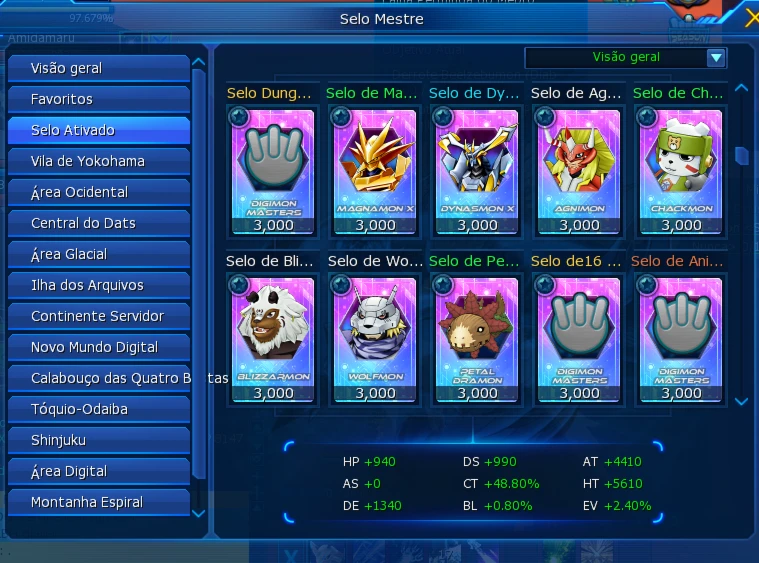Open the Ilha dos Arquivos category
759x563 pixels.
point(98,285)
